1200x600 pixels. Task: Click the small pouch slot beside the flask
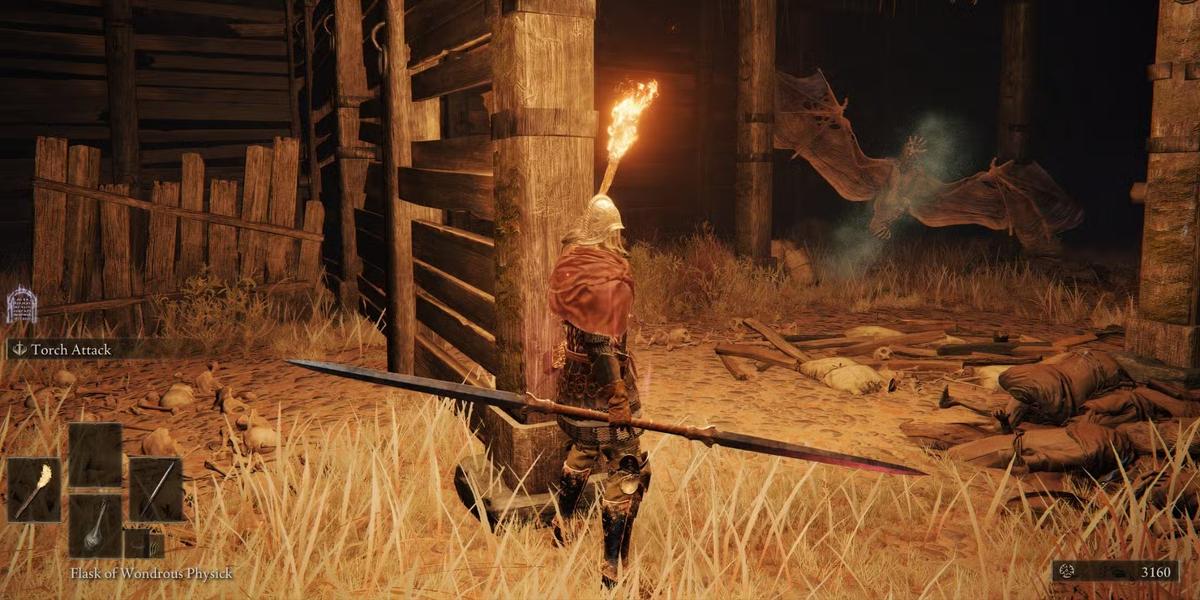coord(143,545)
